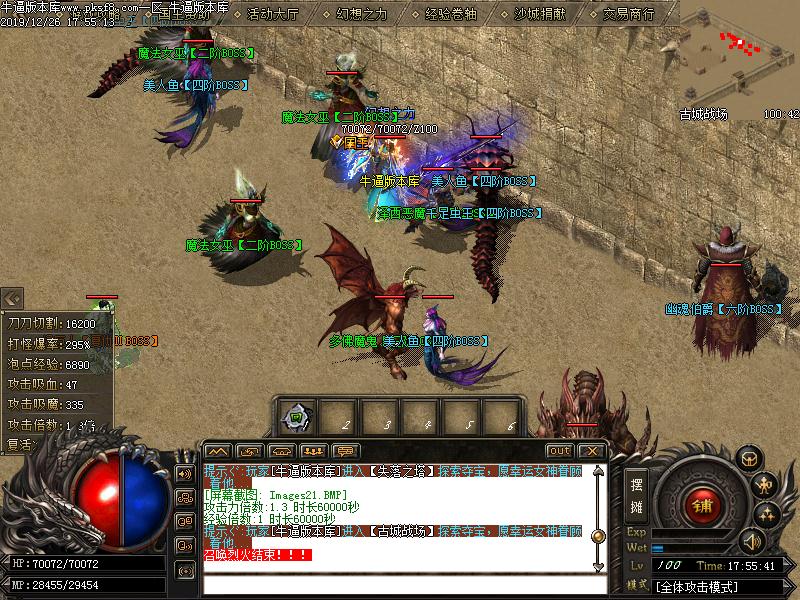
Task: Close the chat window with X
Action: pos(591,451)
